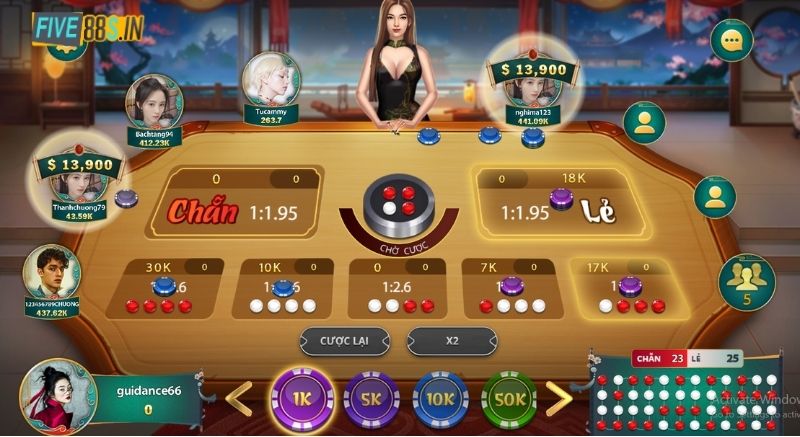The image size is (800, 437).
Task: Show lower chip values with left arrow
Action: click(x=237, y=398)
